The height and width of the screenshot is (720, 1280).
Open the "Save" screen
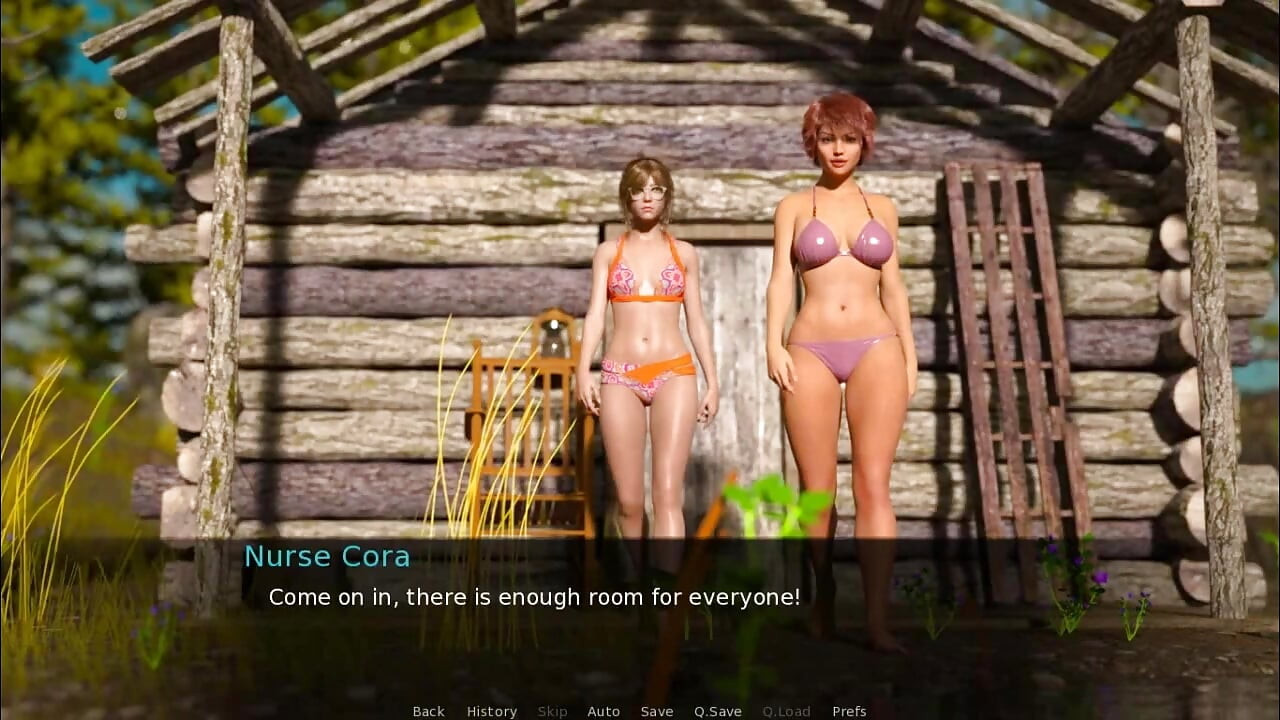[657, 711]
